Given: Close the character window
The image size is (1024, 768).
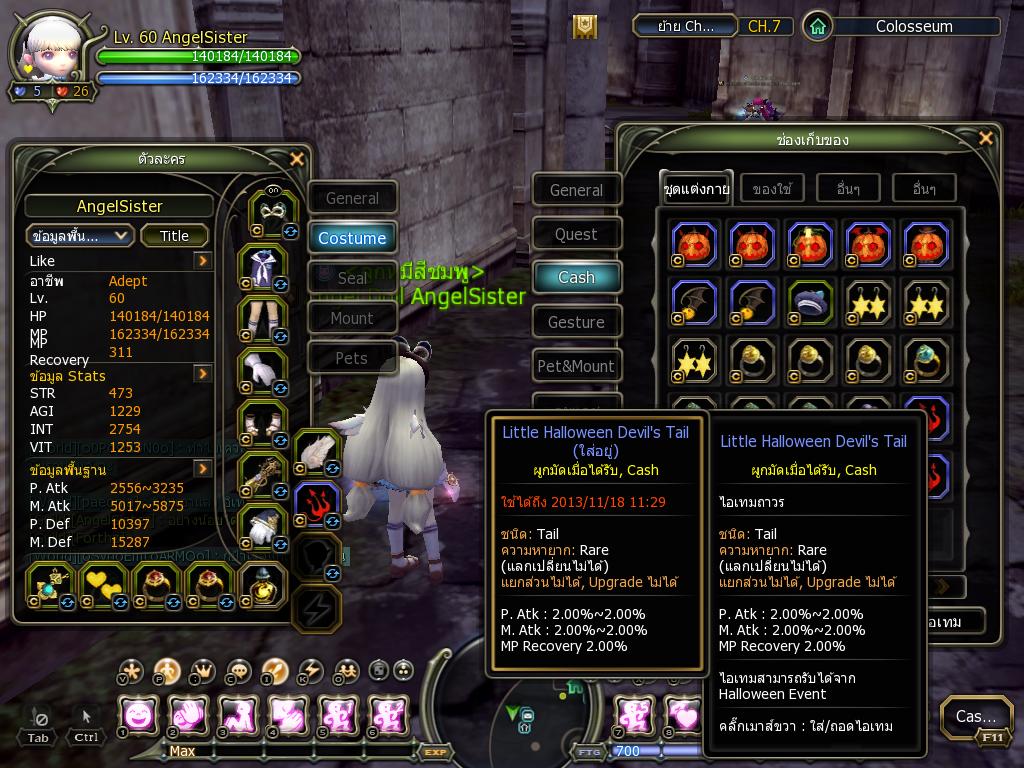Looking at the screenshot, I should pos(296,159).
